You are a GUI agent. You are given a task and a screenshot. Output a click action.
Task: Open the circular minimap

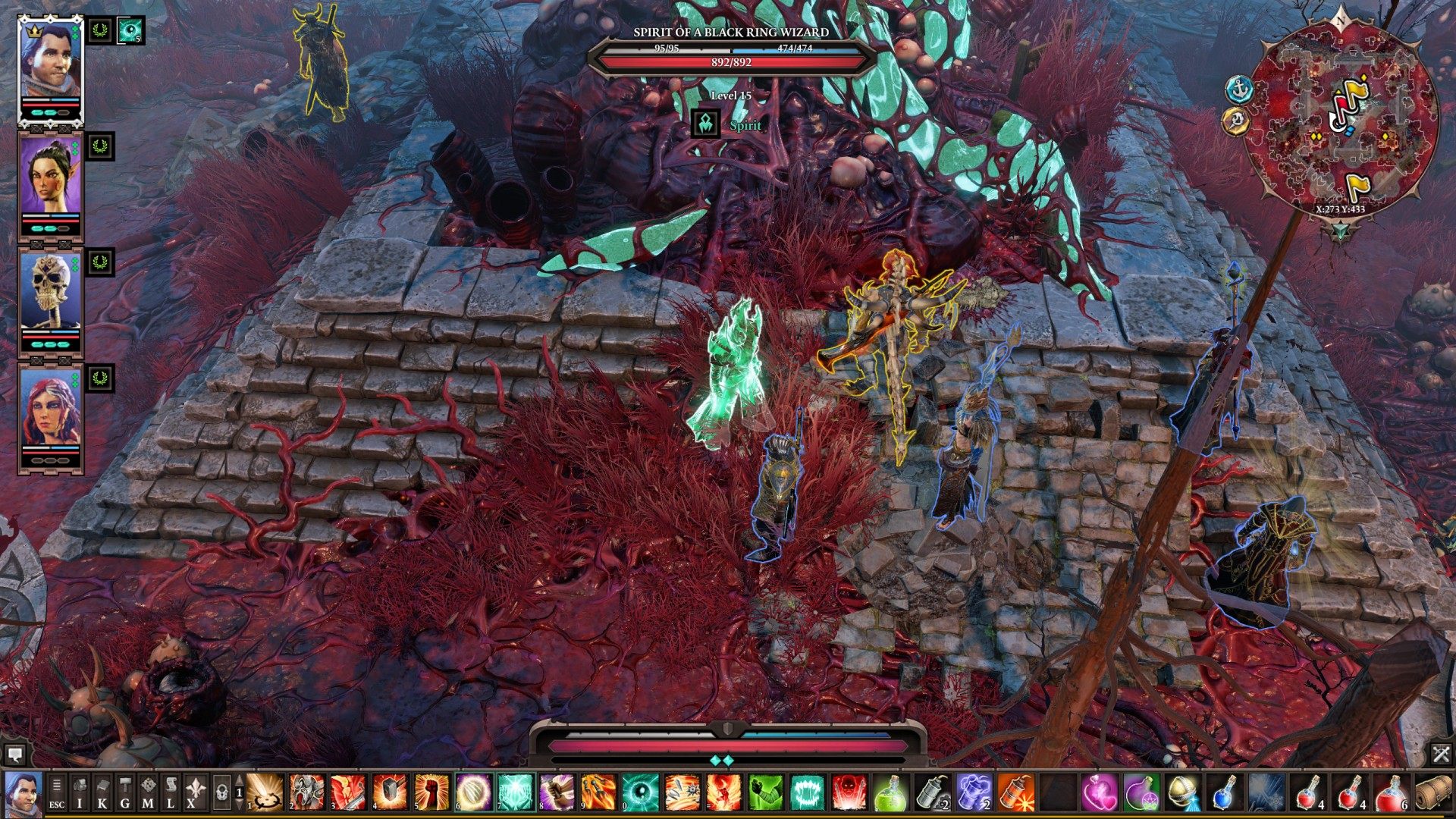(1342, 121)
